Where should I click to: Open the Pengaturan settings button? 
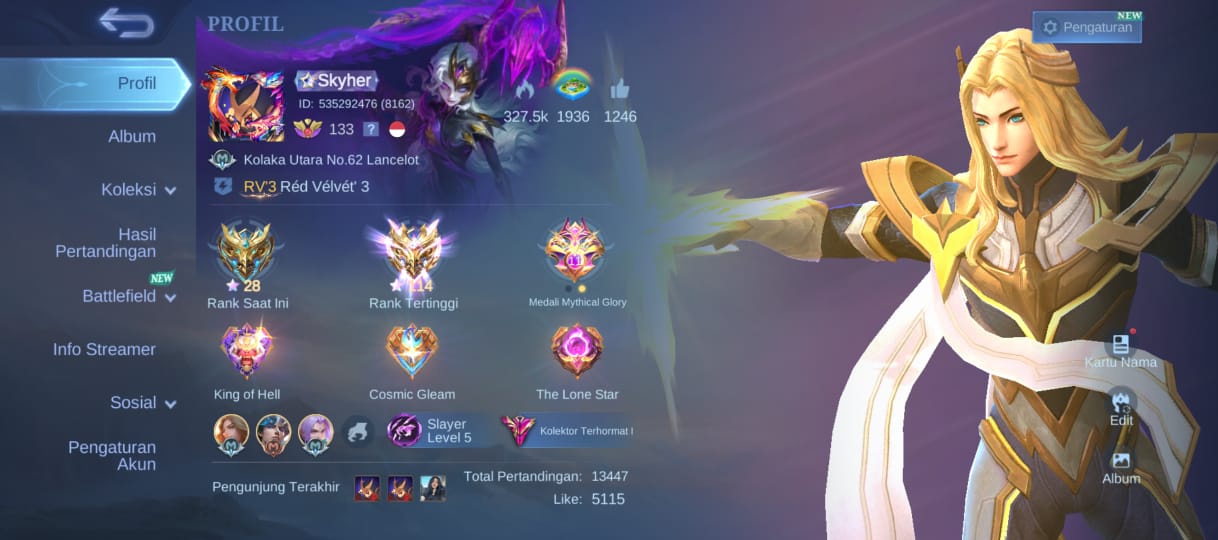tap(1087, 28)
